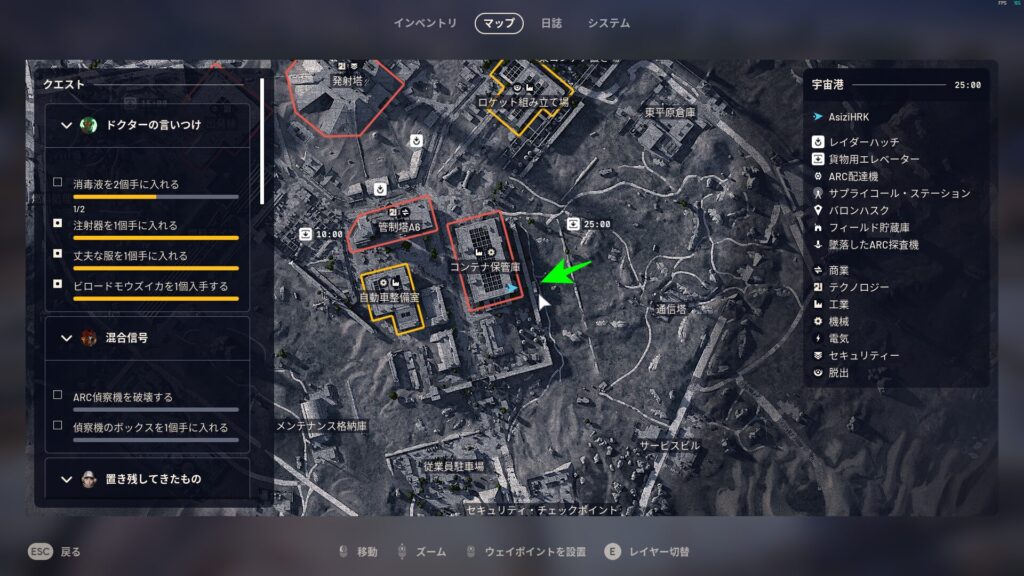Collapse the ドクターの言いつけ quest
Image resolution: width=1024 pixels, height=576 pixels.
click(x=67, y=125)
